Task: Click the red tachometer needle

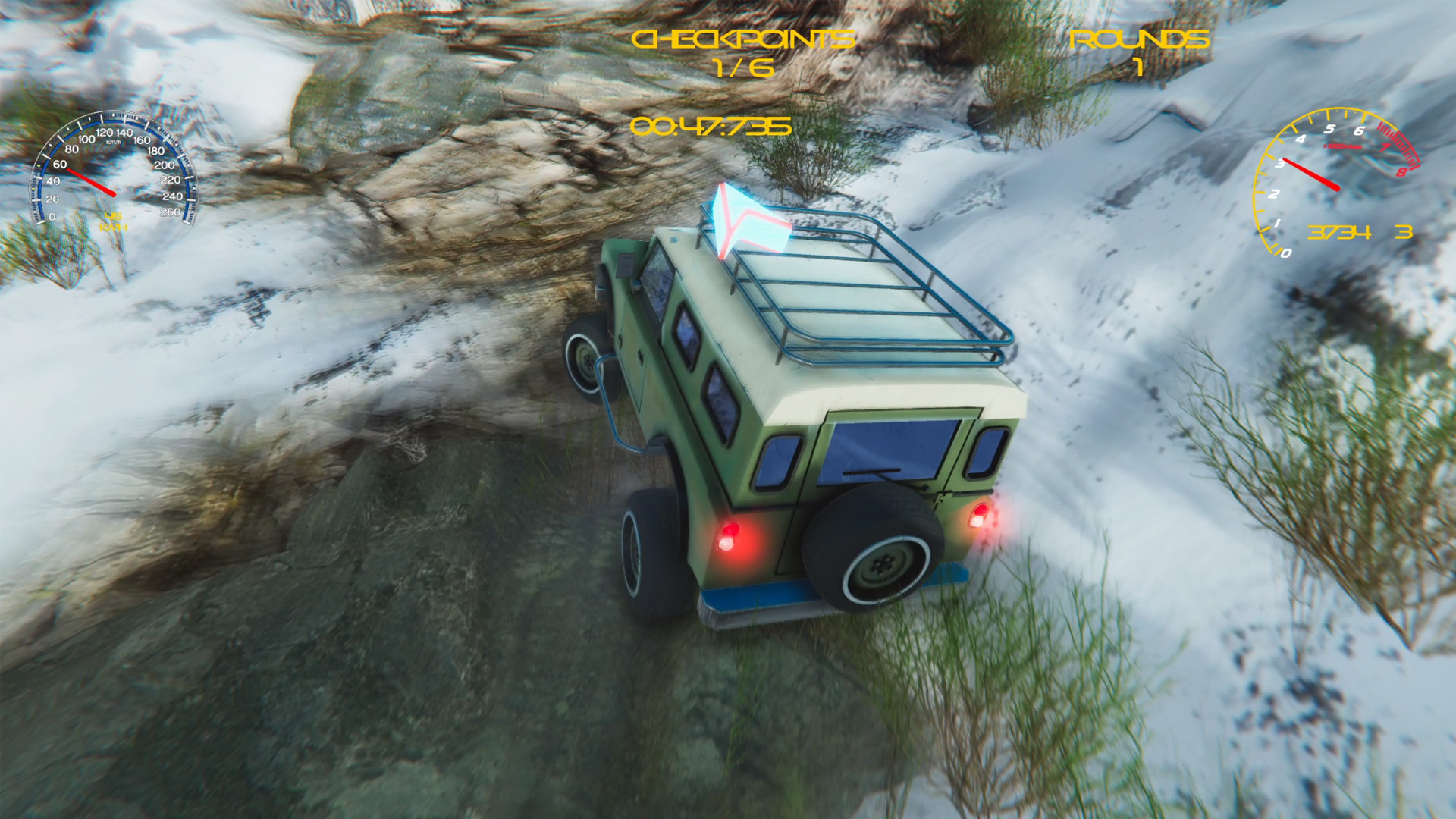Action: pyautogui.click(x=1310, y=174)
